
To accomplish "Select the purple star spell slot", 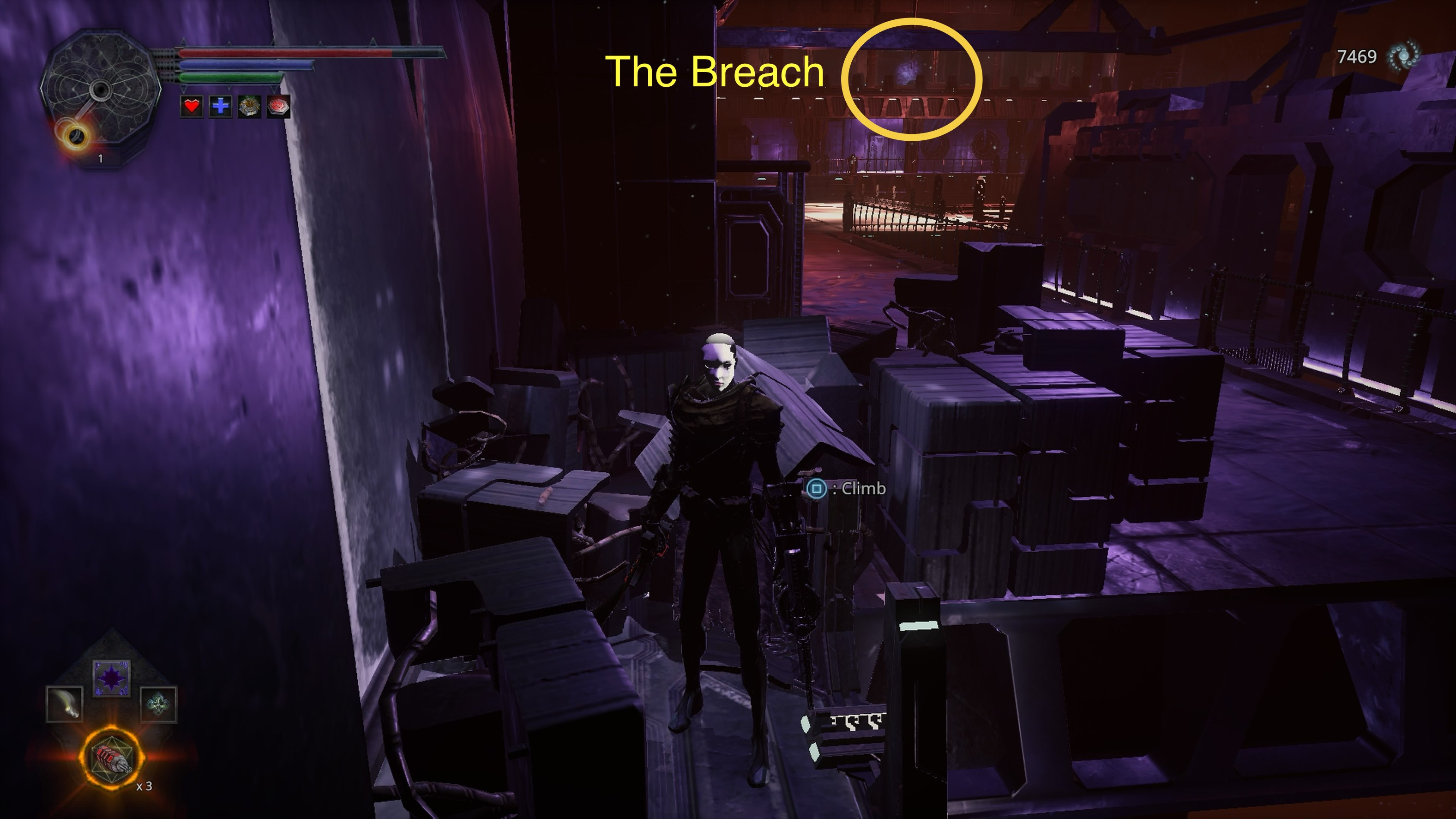I will tap(111, 678).
